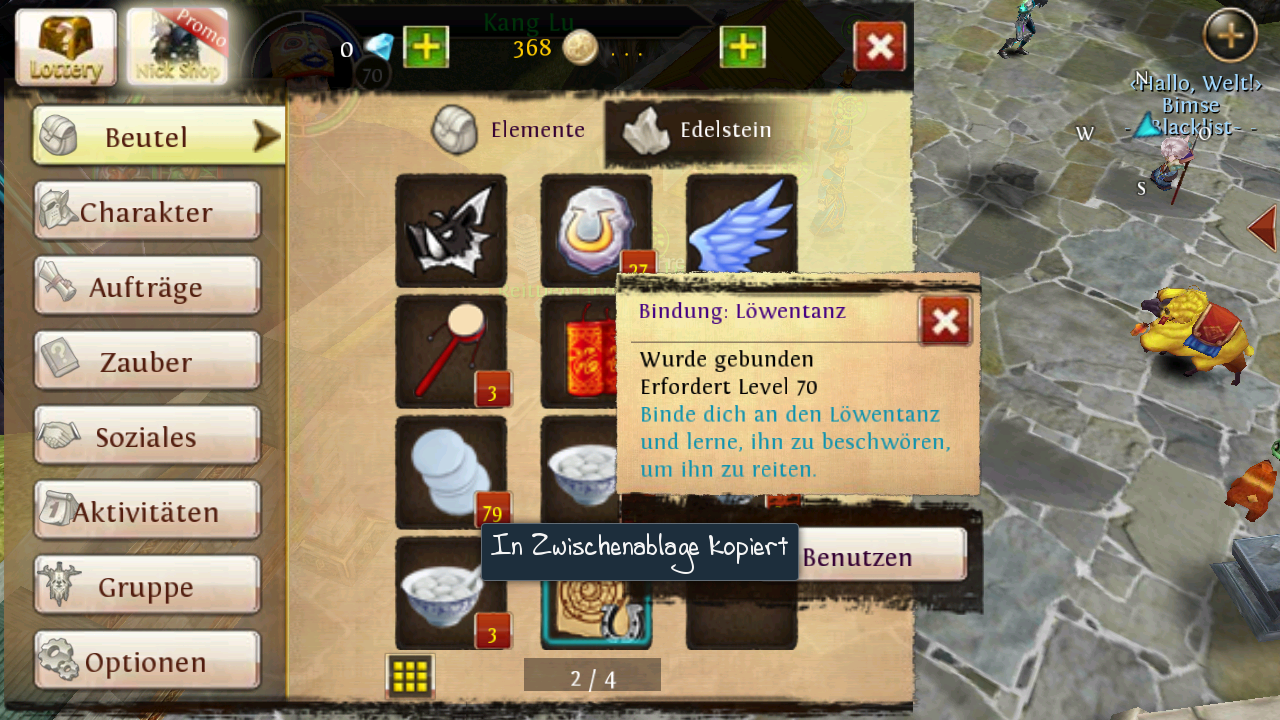The image size is (1280, 720).
Task: Open the Aktivitäten menu
Action: click(147, 511)
